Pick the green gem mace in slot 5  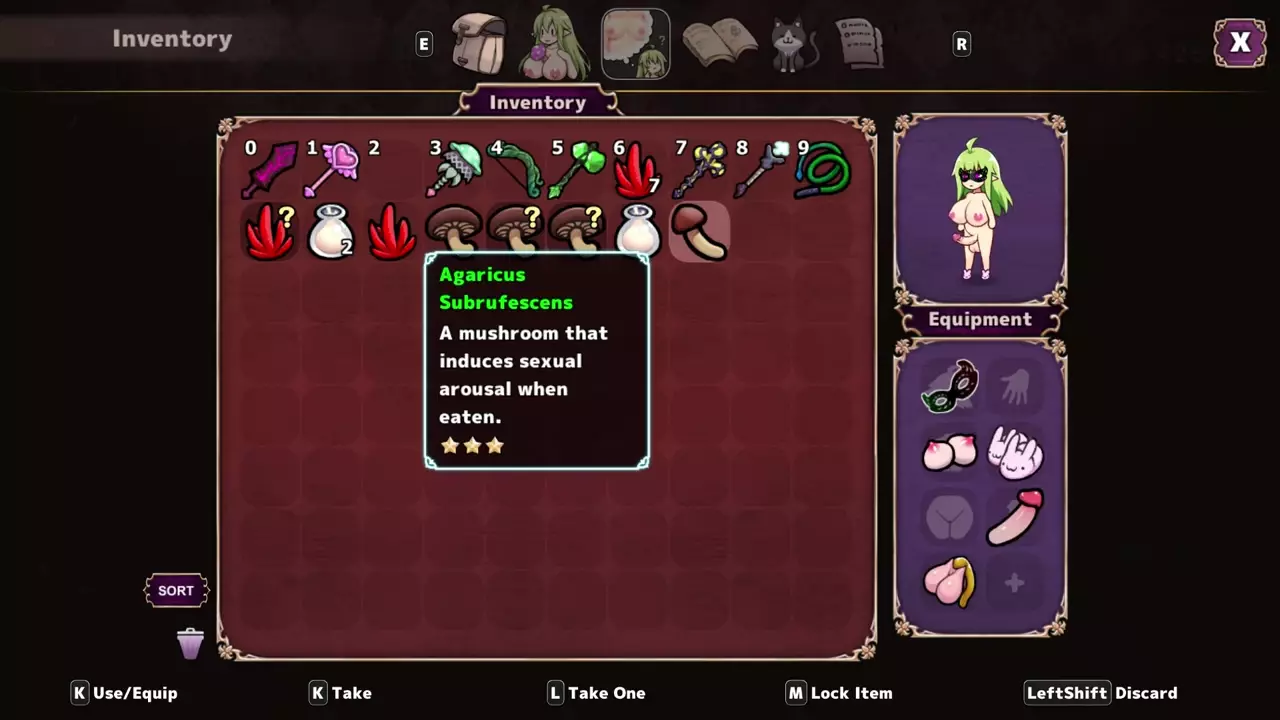[x=577, y=170]
